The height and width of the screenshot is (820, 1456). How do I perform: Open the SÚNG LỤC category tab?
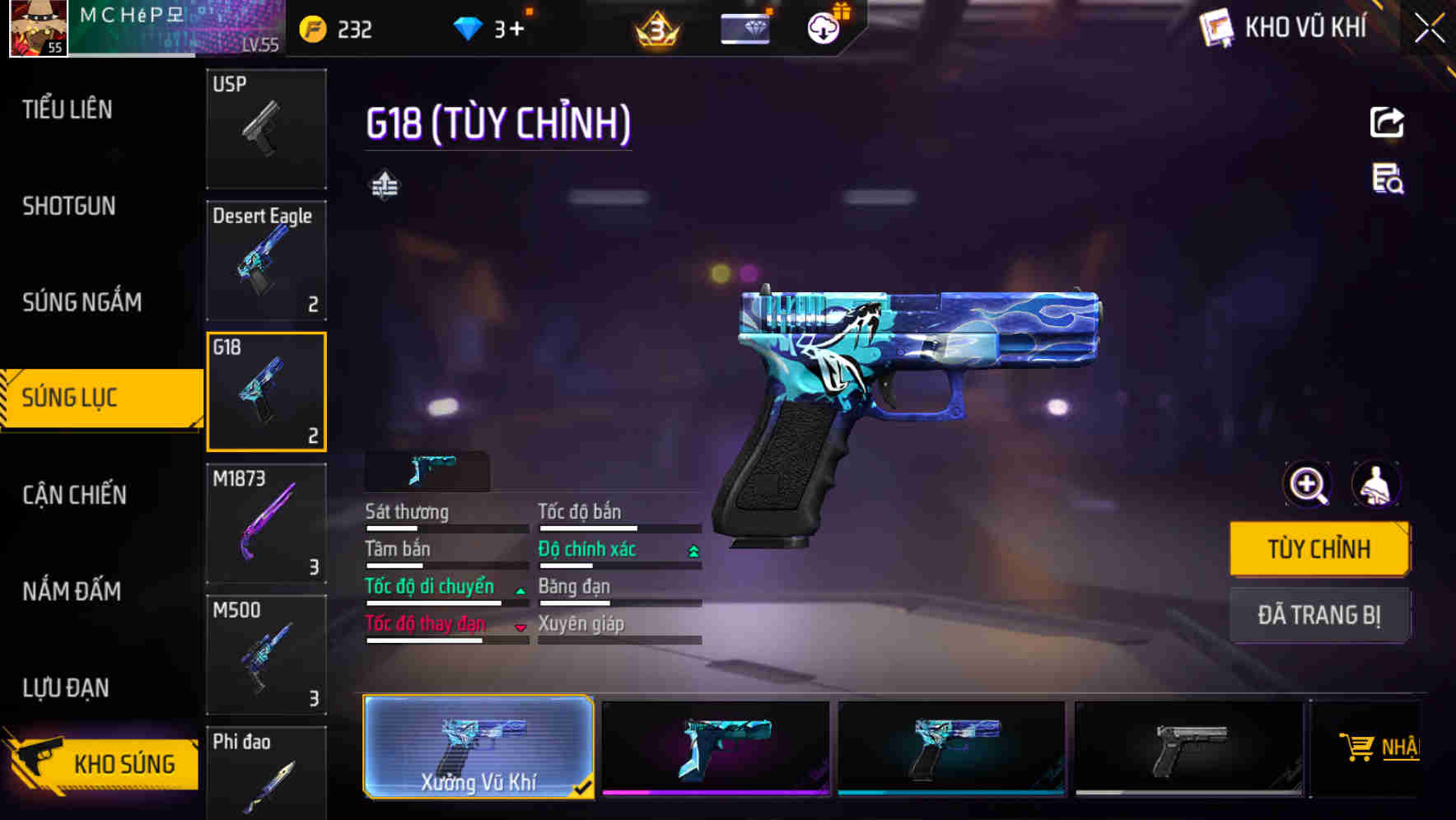(x=99, y=398)
